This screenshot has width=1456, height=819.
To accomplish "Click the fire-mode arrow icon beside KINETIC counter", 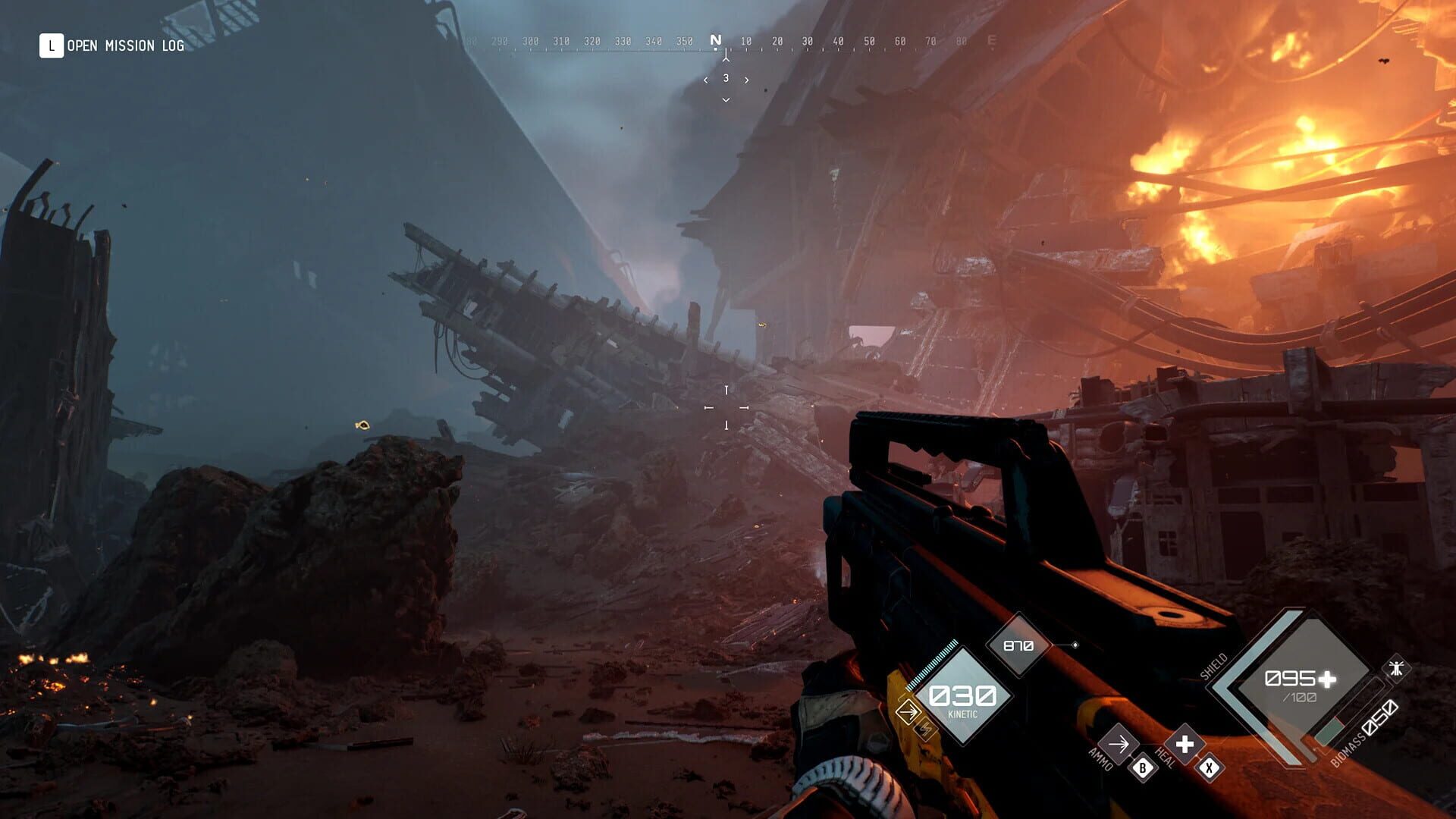I will click(x=908, y=712).
